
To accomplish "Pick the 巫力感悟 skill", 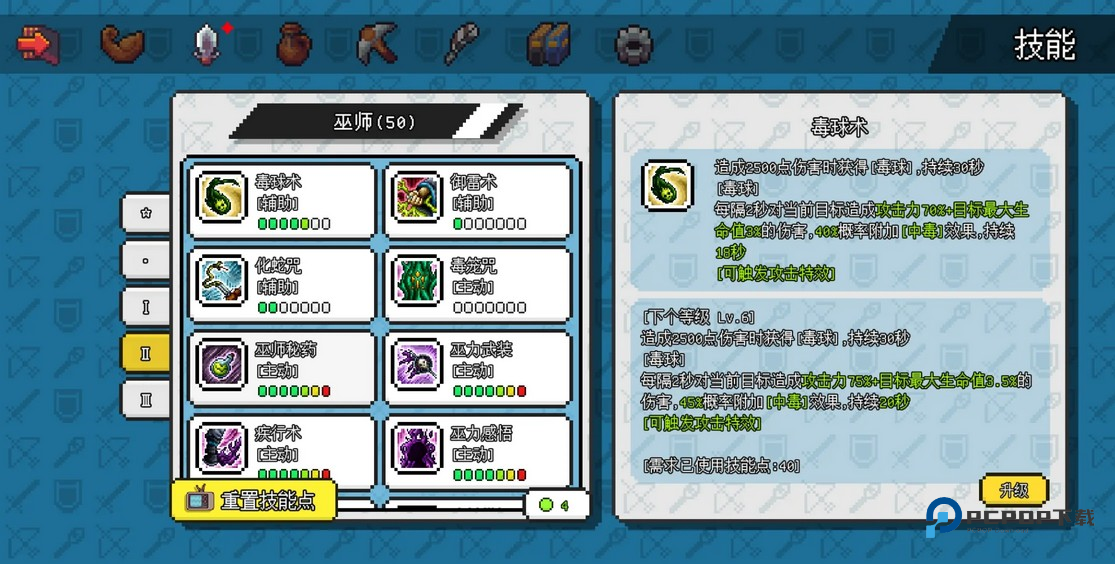I will click(478, 450).
